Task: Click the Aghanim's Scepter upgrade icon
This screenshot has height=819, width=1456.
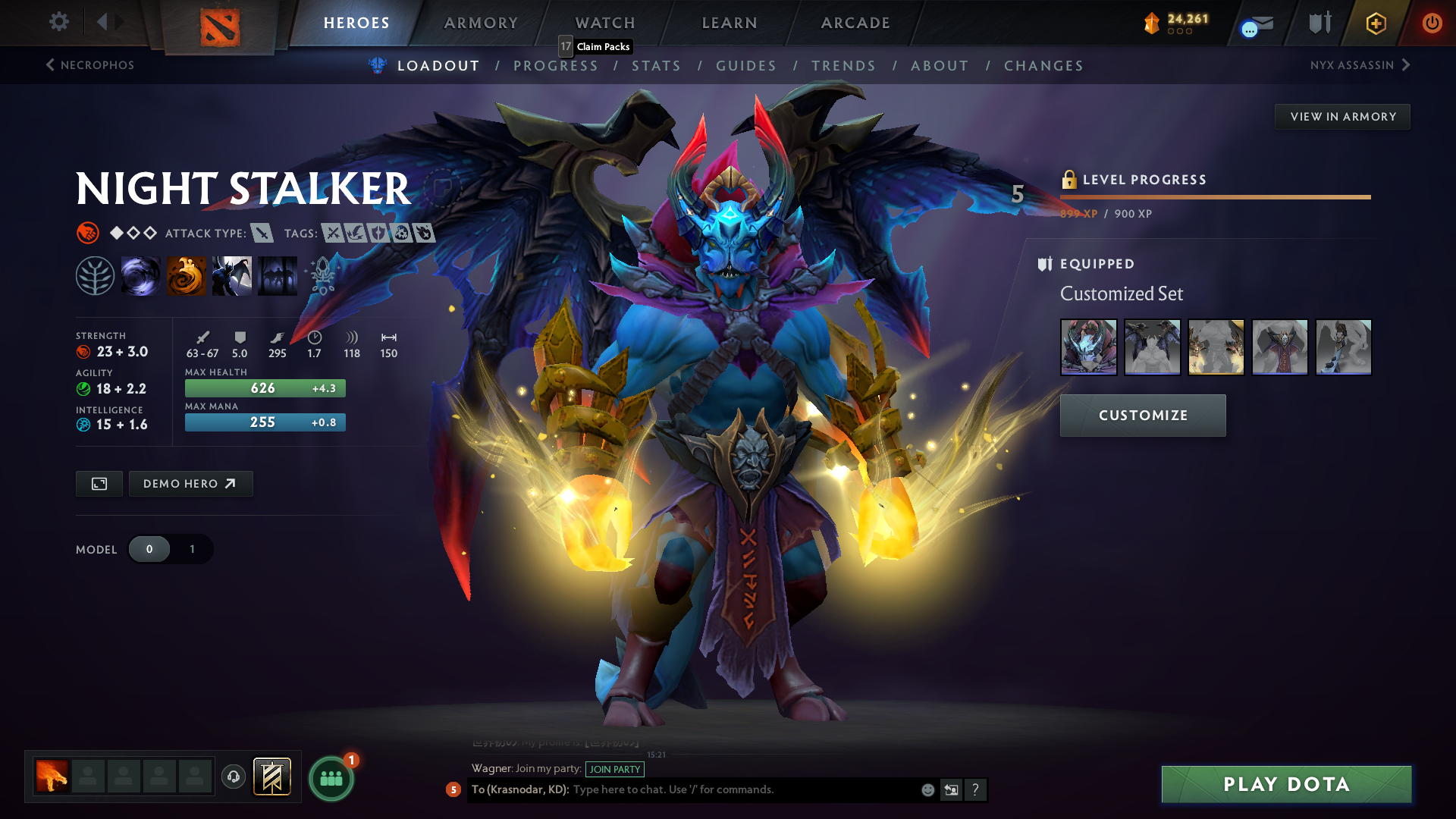Action: 322,275
